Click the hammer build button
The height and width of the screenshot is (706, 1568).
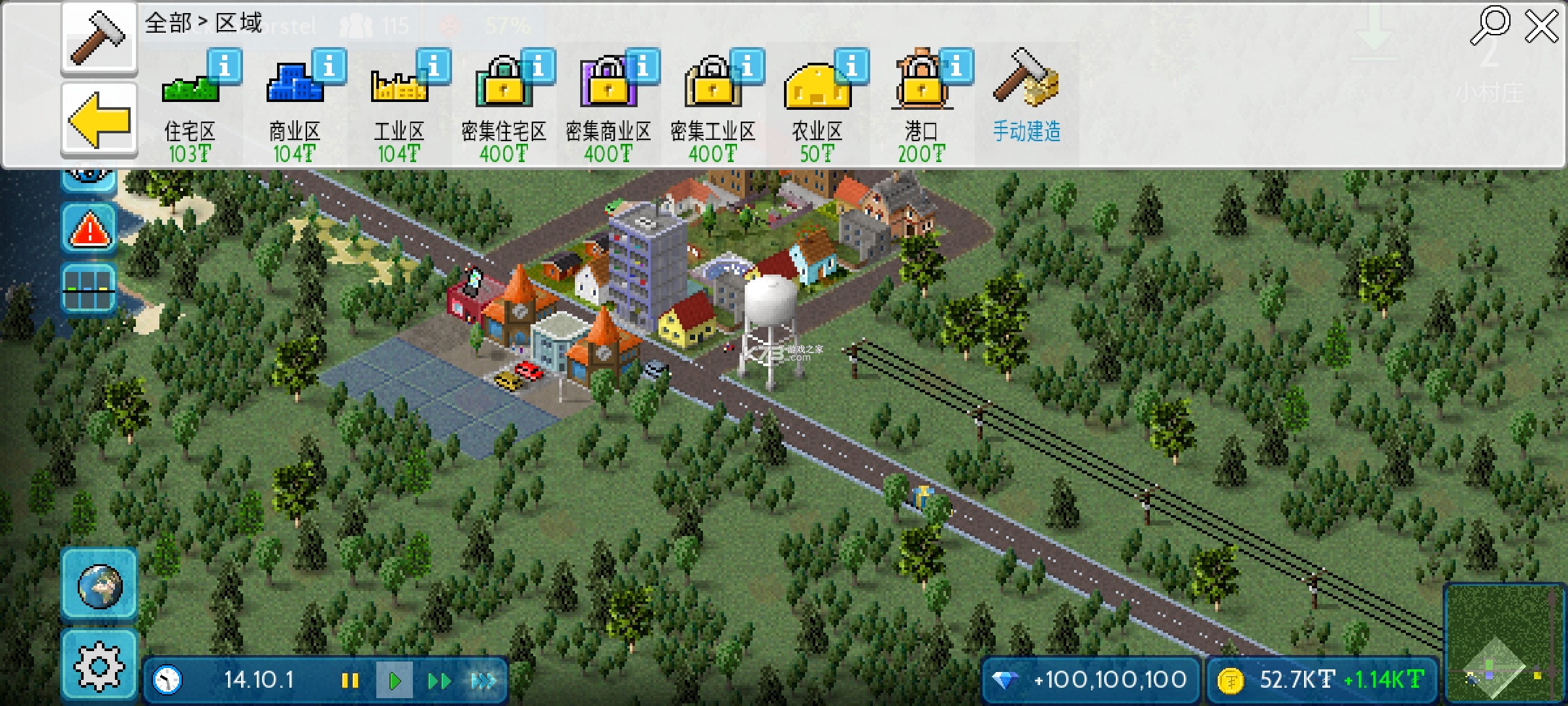99,38
